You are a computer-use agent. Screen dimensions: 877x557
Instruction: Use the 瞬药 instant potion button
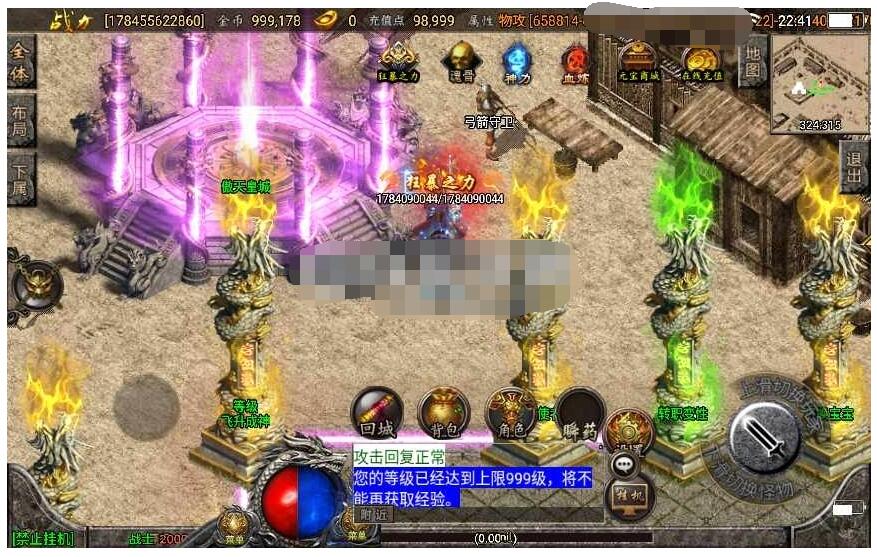click(581, 412)
